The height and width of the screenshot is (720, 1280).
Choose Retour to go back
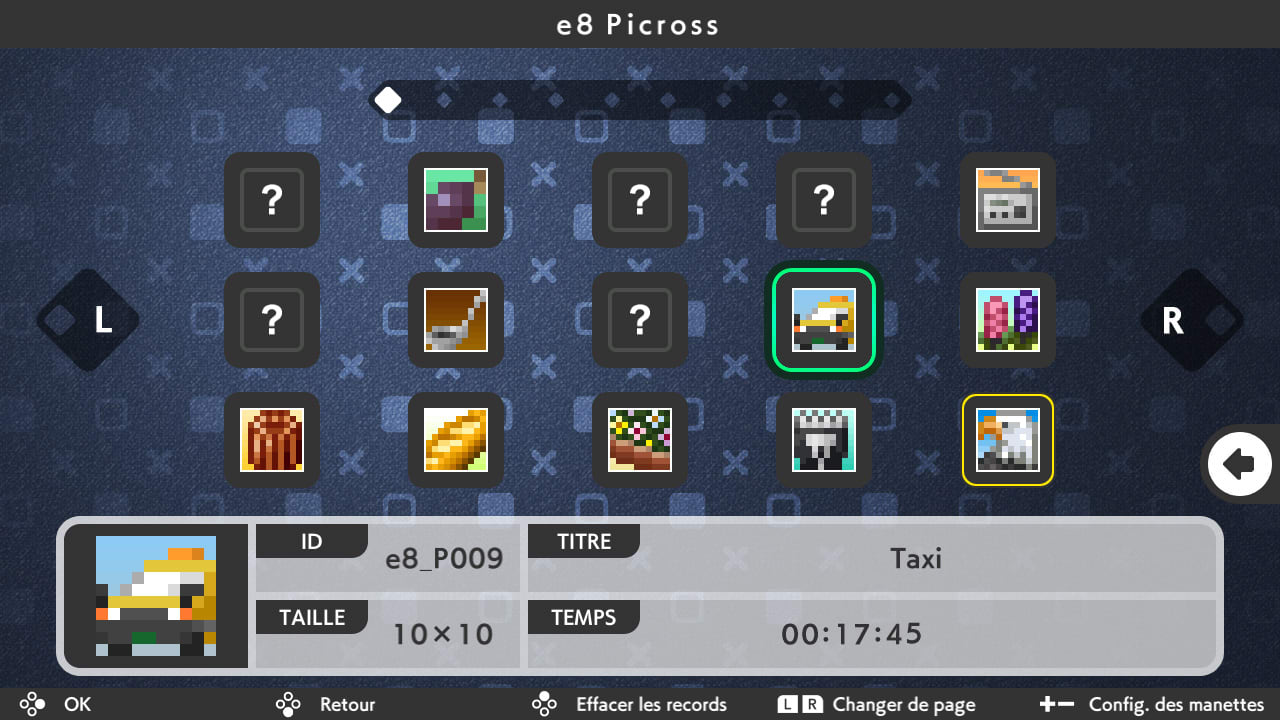click(330, 704)
